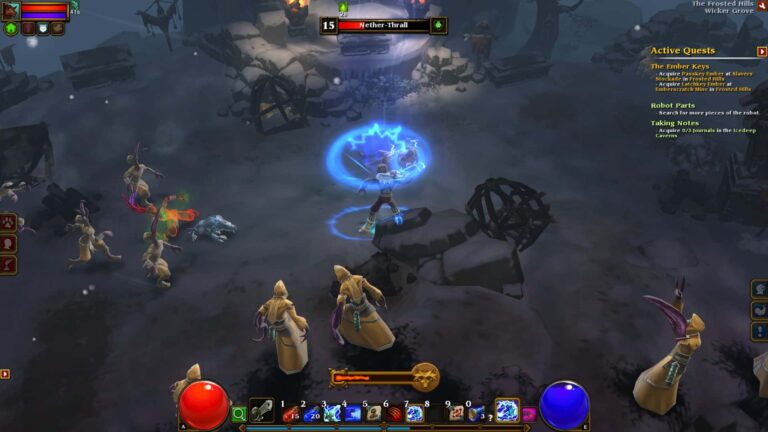Click the green magnifying glass button
768x432 pixels.
click(239, 412)
